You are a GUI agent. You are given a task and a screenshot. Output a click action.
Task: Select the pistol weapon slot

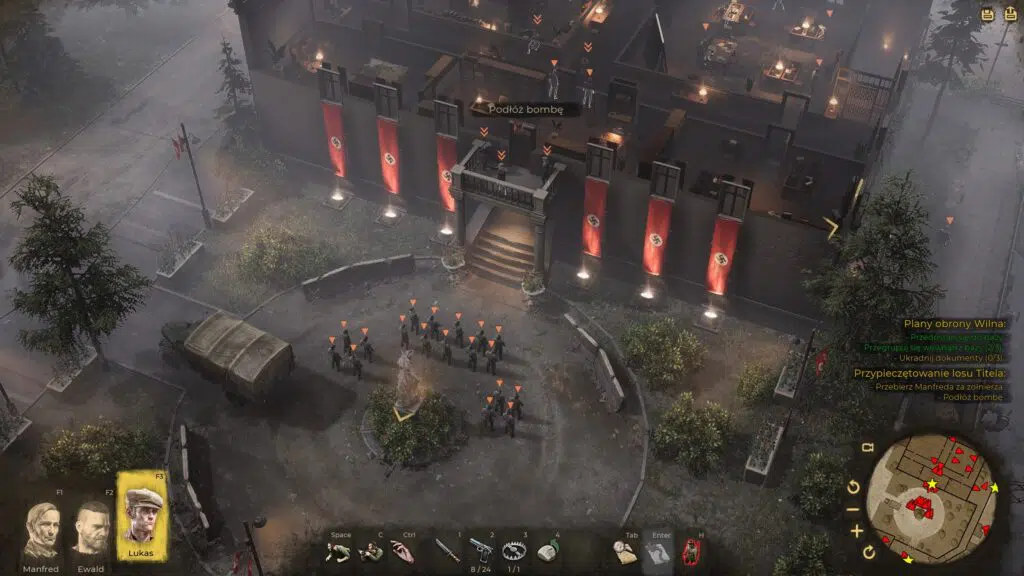click(482, 549)
